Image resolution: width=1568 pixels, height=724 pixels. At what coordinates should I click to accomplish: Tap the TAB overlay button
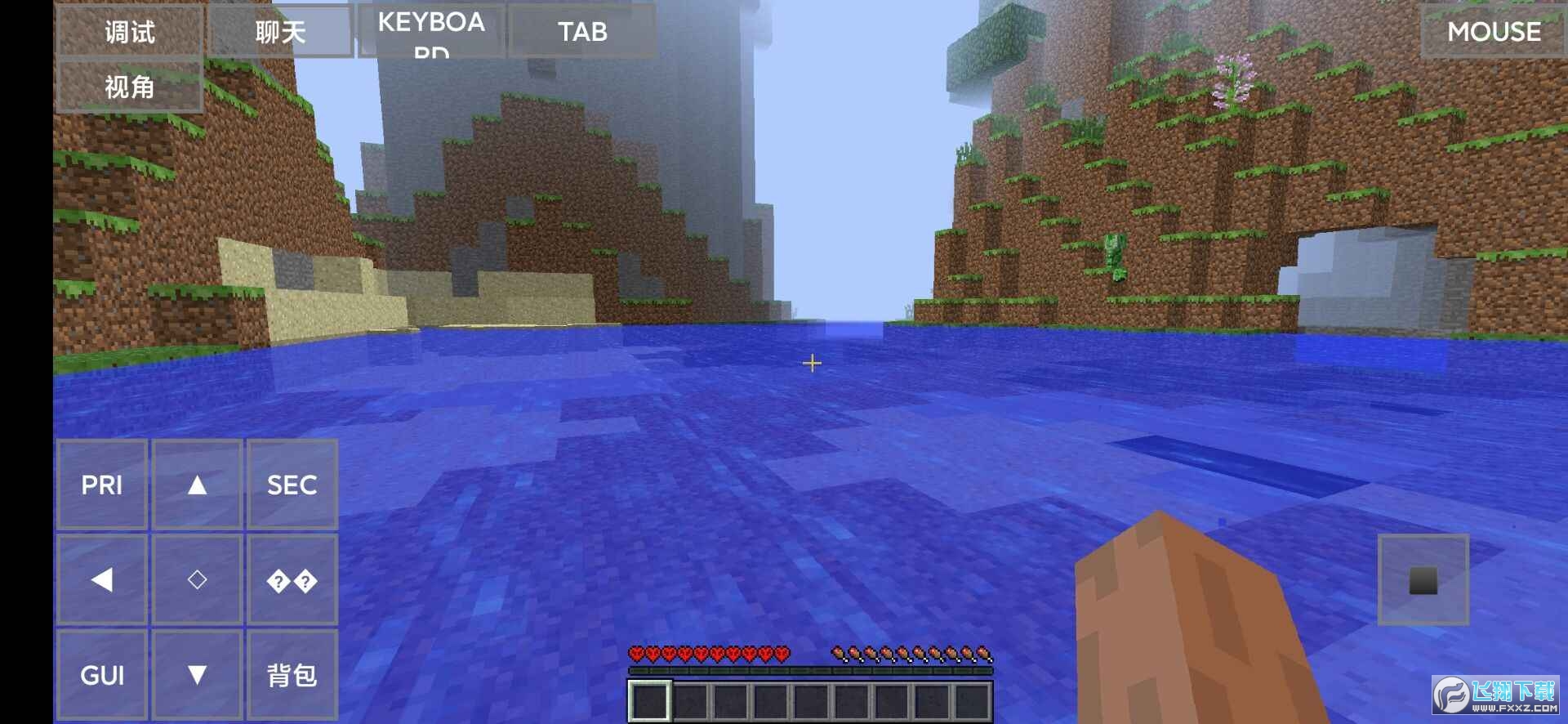[x=582, y=31]
